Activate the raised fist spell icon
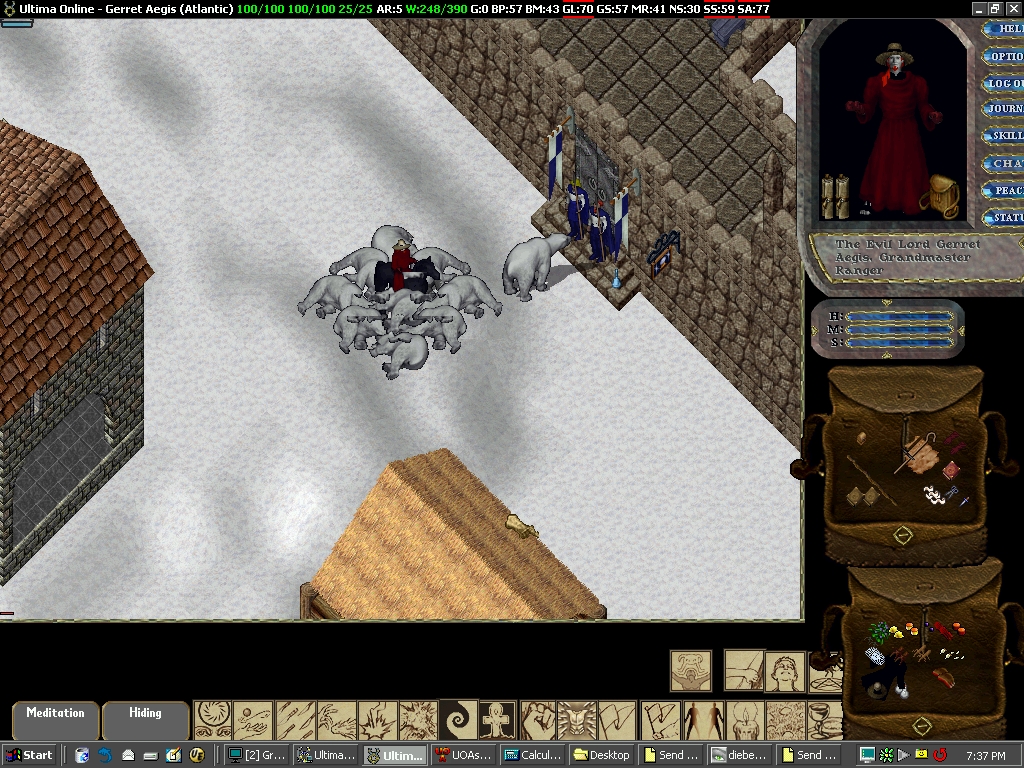Viewport: 1024px width, 768px height. (538, 720)
